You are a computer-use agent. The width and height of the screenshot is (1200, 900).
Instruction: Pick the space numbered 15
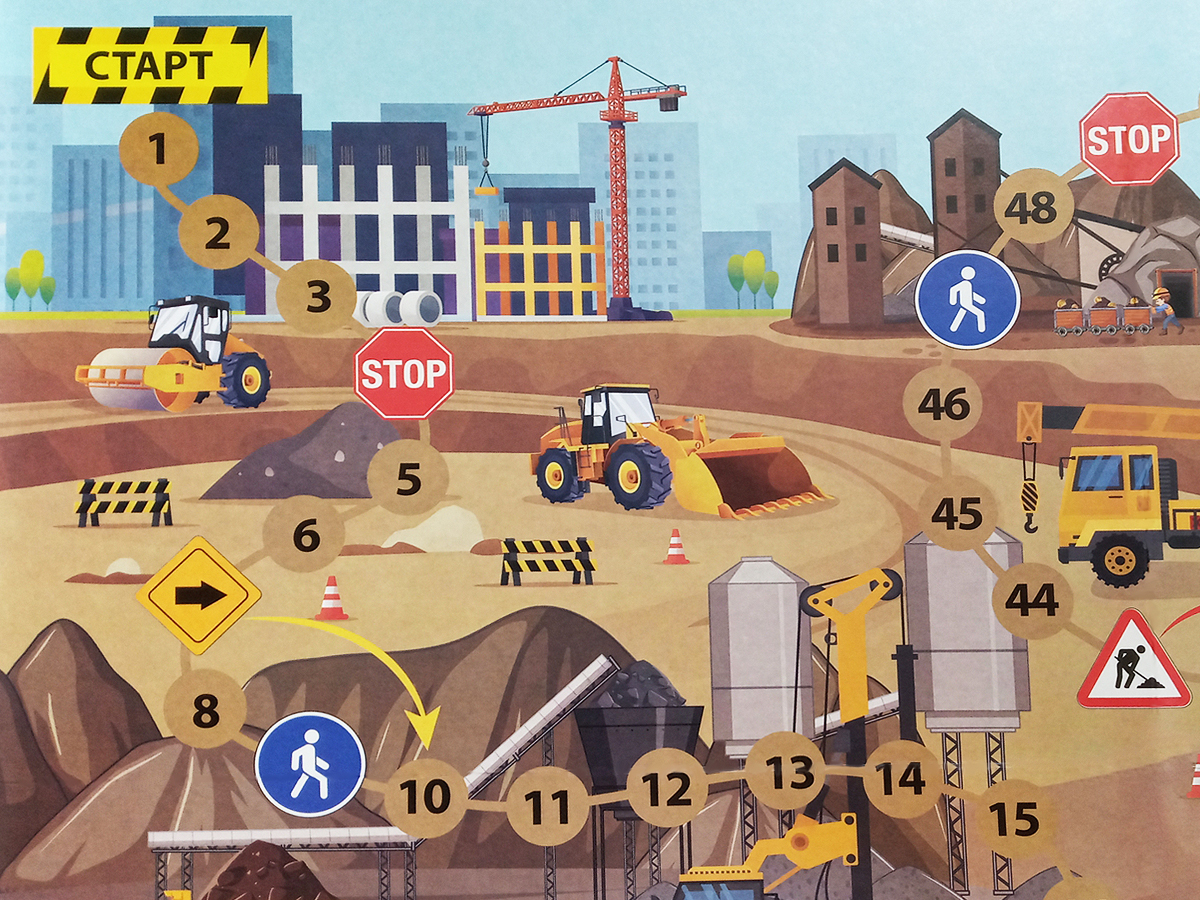point(1014,819)
